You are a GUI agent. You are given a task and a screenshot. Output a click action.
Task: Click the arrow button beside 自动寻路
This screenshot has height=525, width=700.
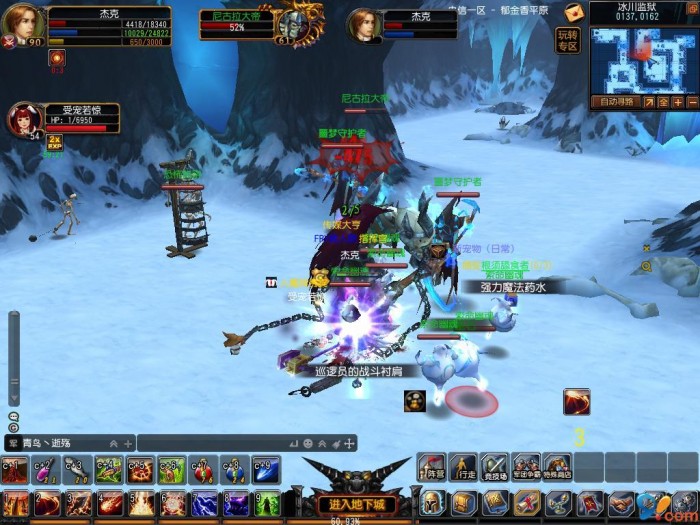[648, 102]
